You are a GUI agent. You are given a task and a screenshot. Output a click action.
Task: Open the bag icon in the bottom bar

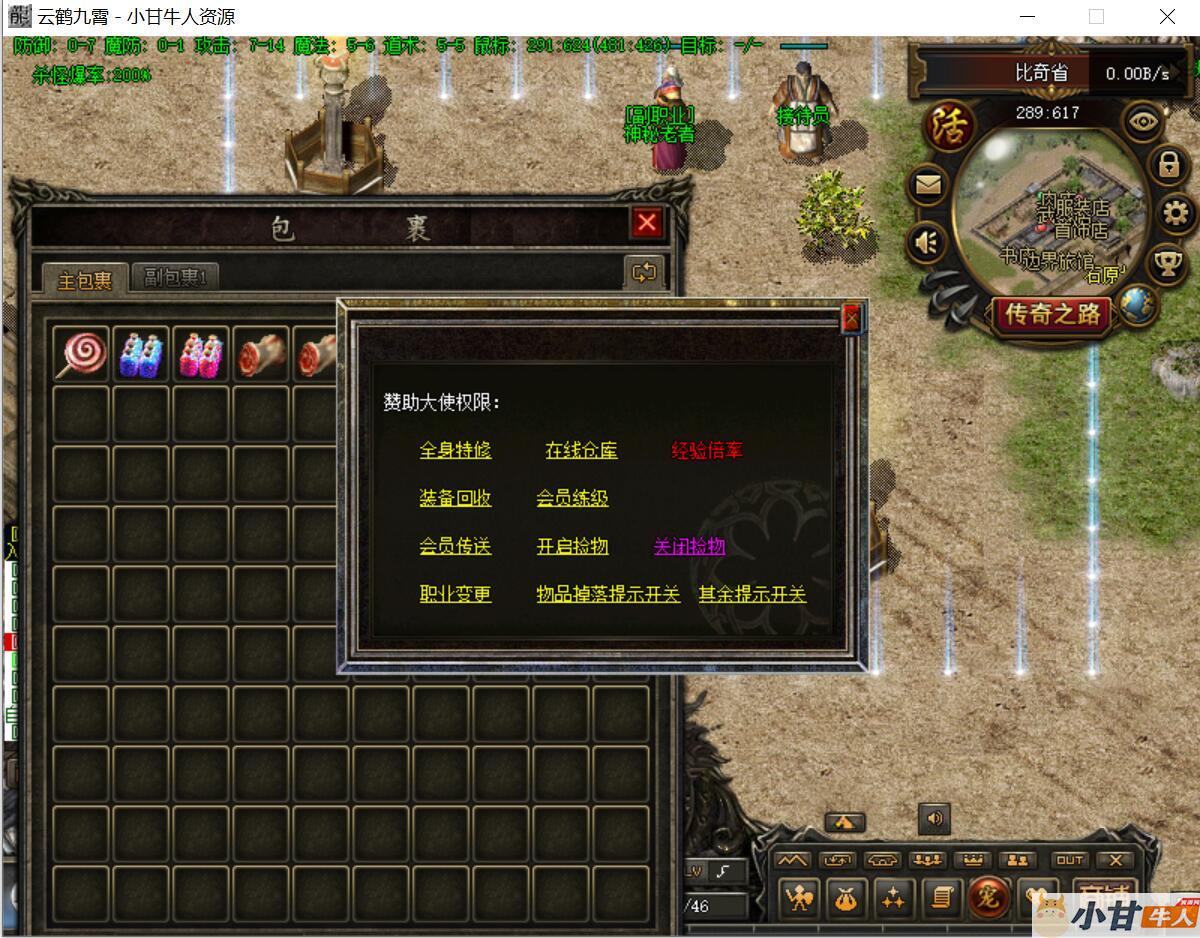pos(846,898)
